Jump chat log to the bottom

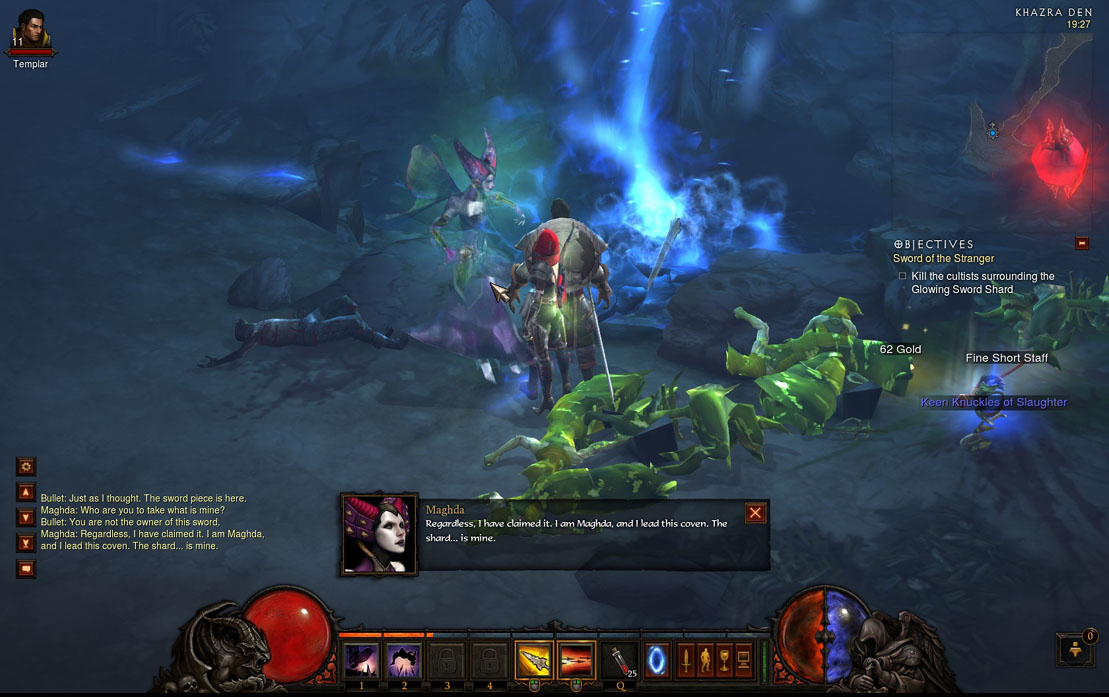(x=26, y=543)
